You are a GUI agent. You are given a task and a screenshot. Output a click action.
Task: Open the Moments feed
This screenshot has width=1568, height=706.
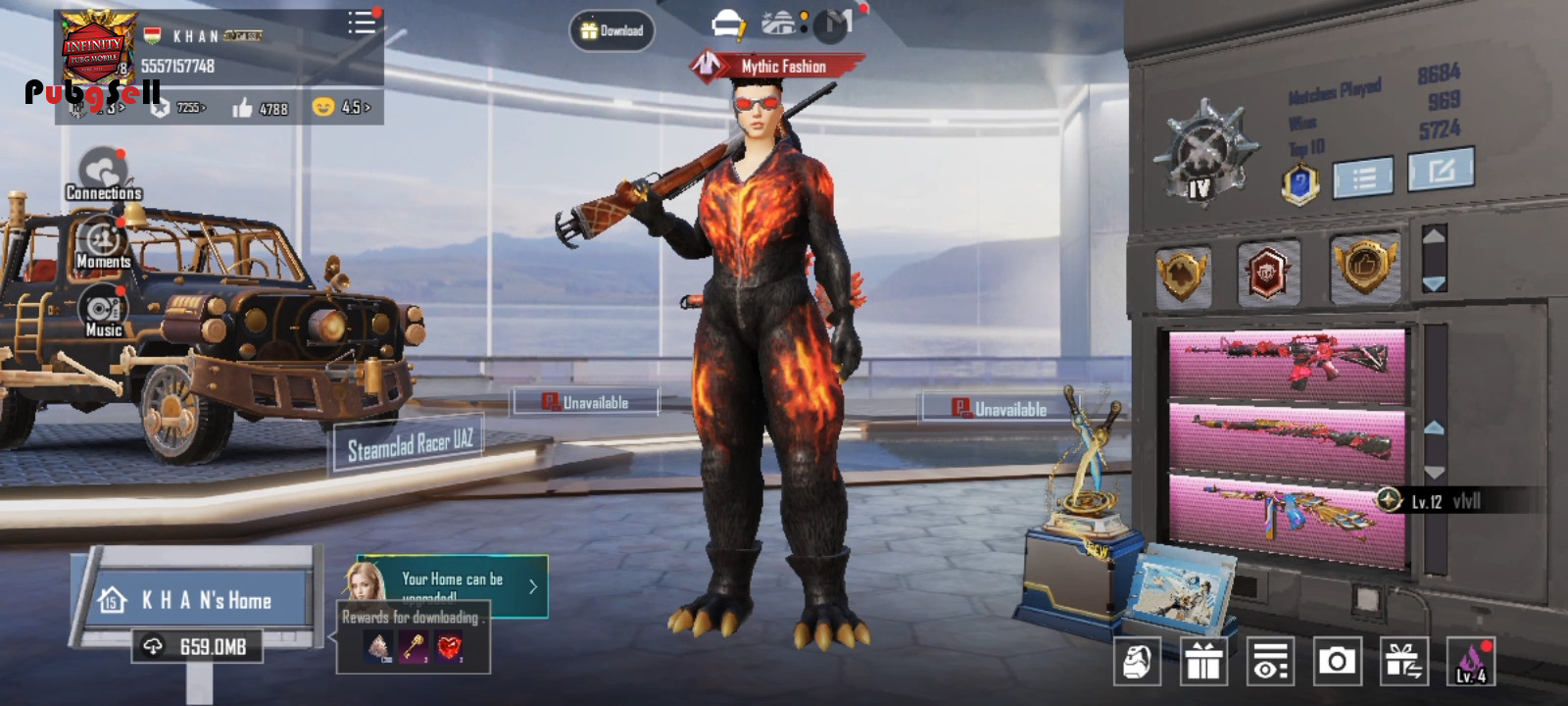[103, 243]
